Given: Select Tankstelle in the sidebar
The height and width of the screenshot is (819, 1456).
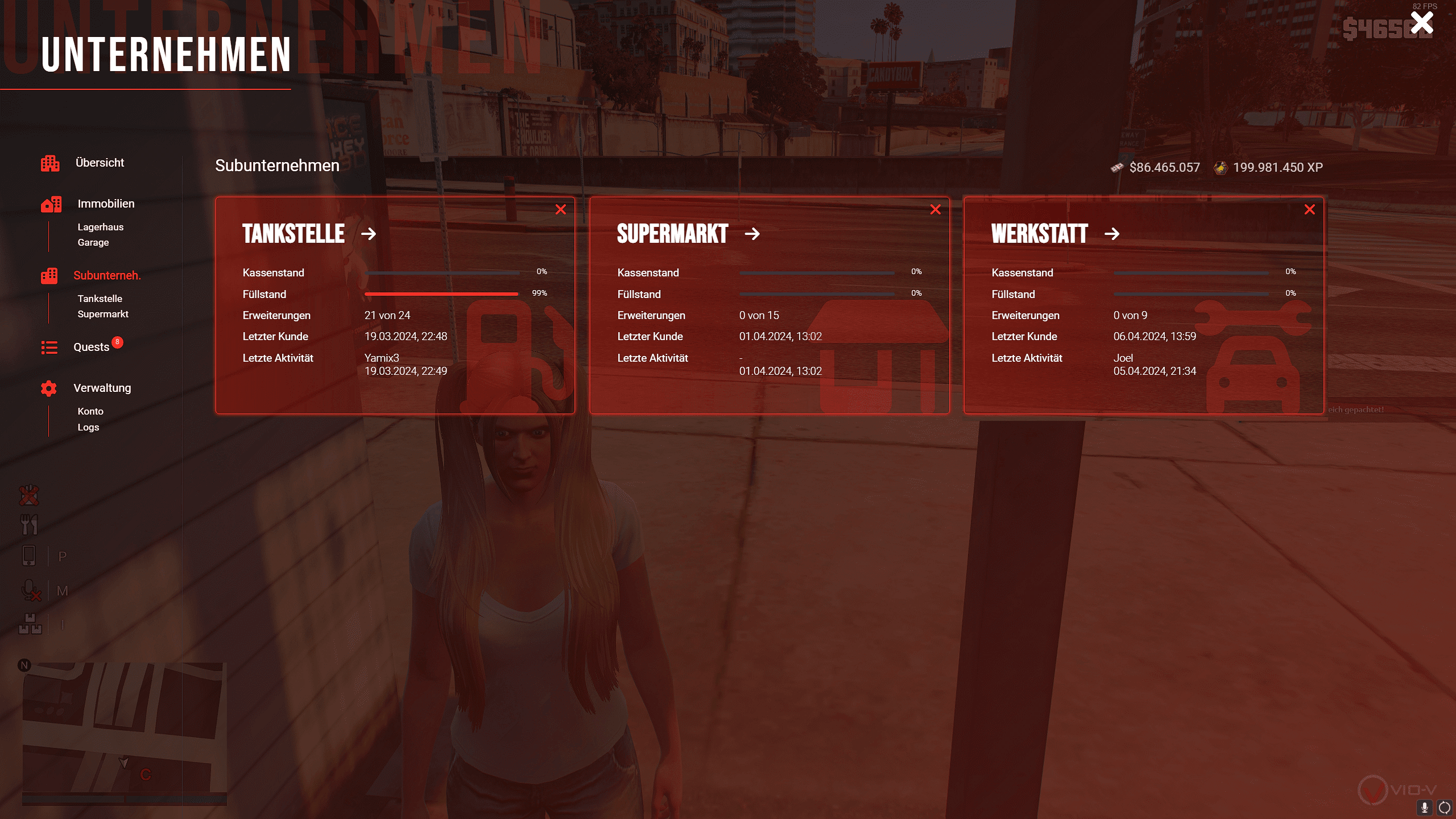Looking at the screenshot, I should coord(100,299).
